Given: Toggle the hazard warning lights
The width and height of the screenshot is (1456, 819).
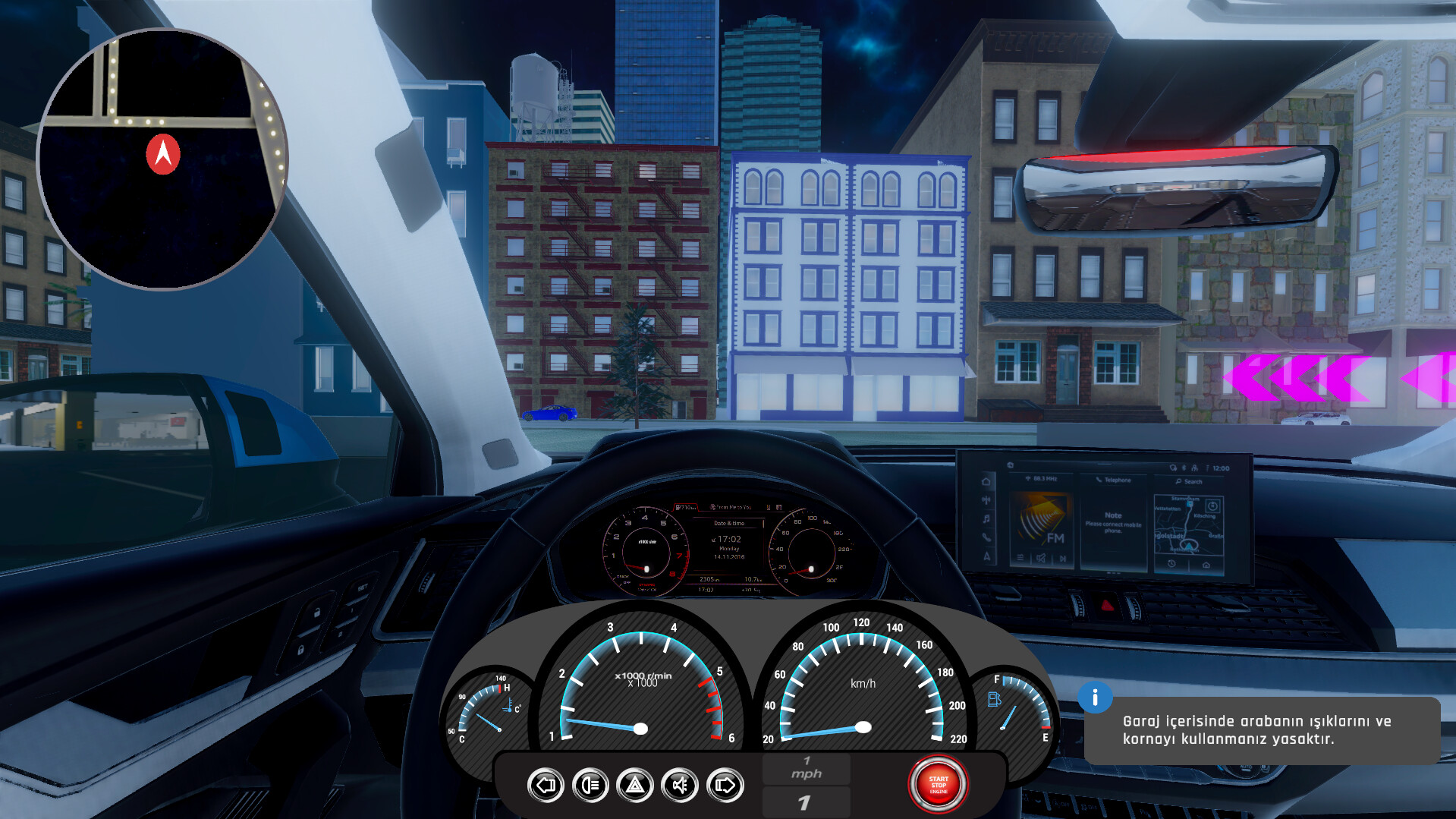Looking at the screenshot, I should click(x=634, y=785).
